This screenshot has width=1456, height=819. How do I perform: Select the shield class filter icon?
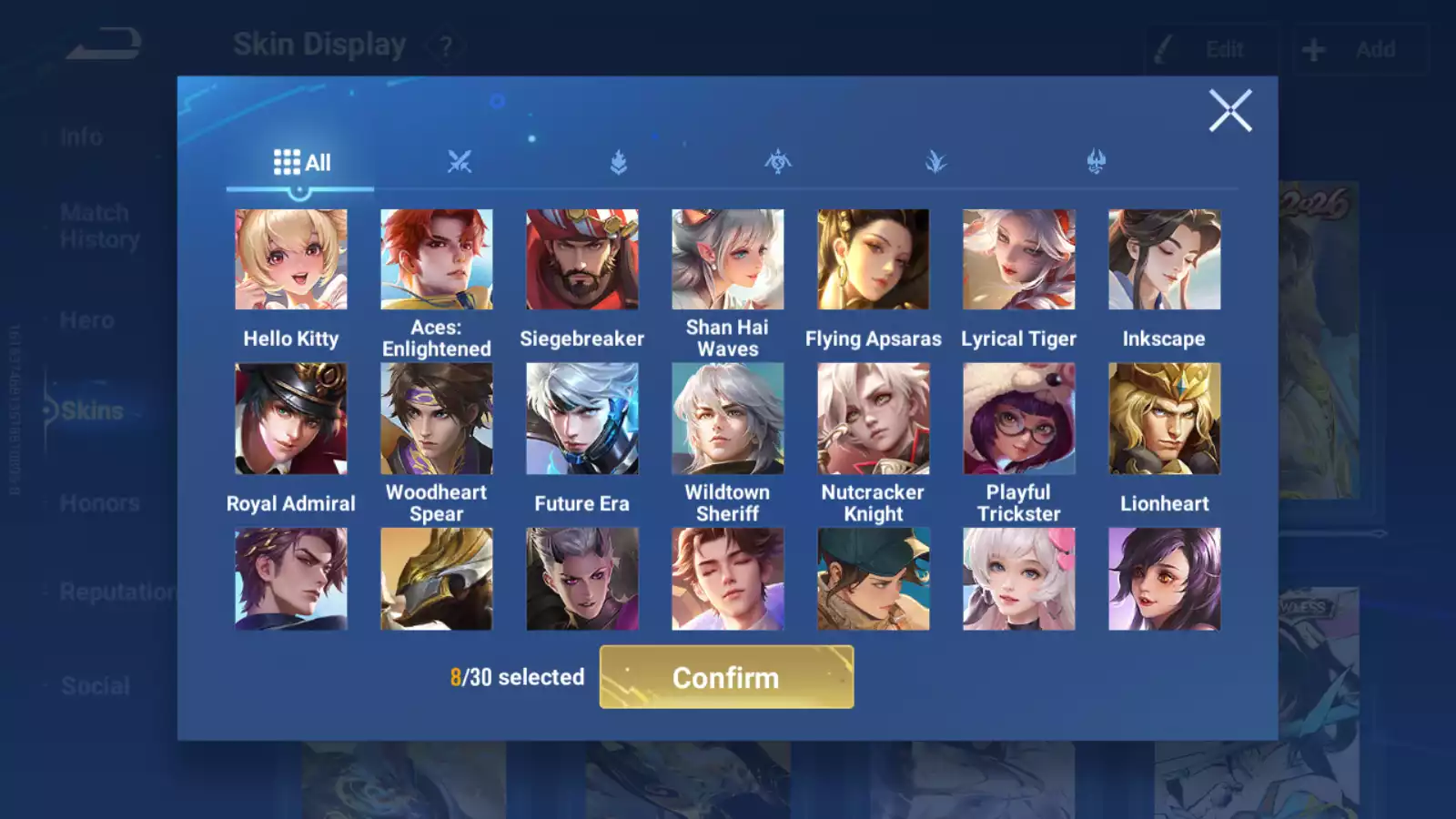[x=618, y=161]
